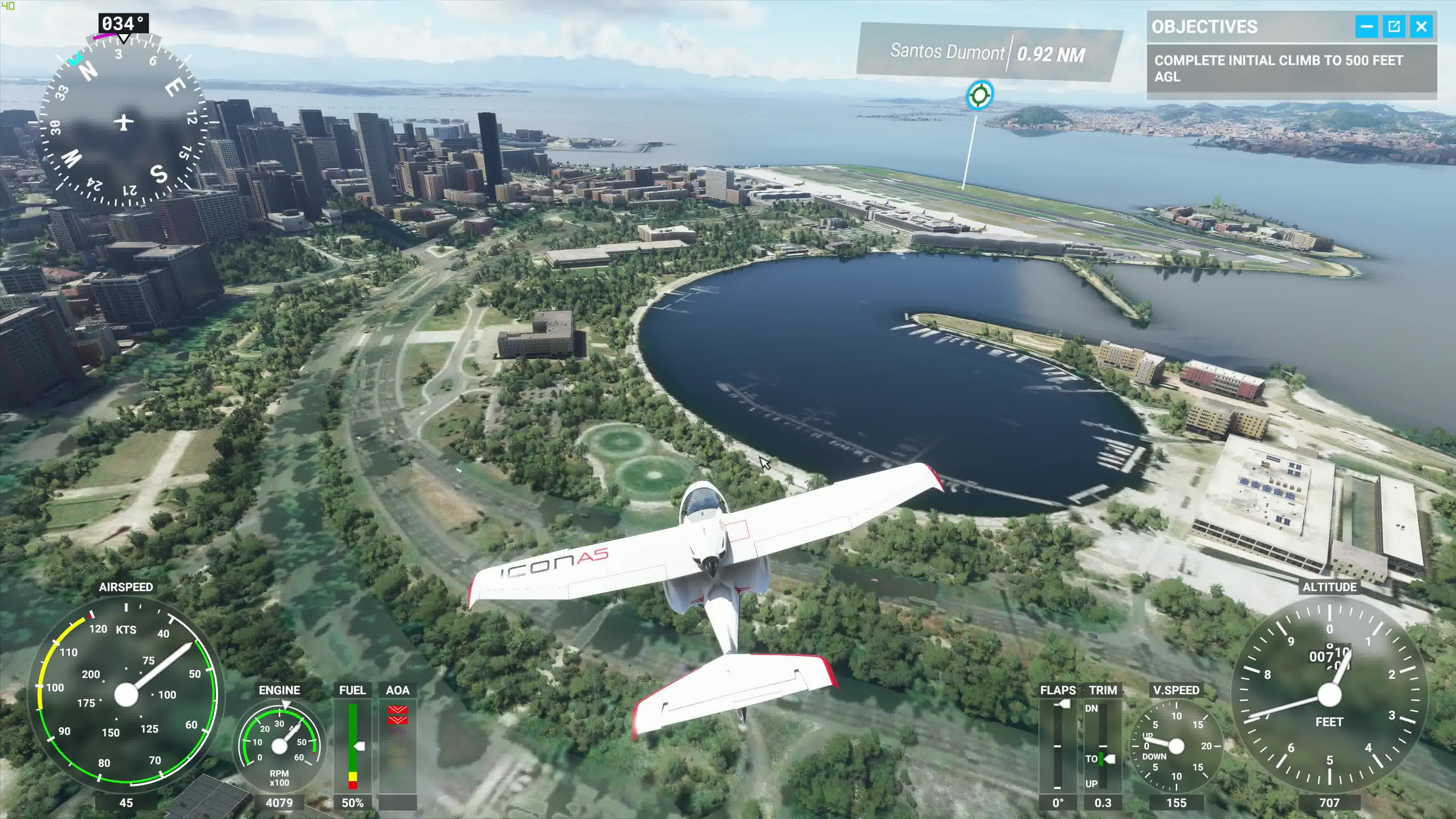Pop out the Objectives panel window
1456x819 pixels.
pos(1393,27)
